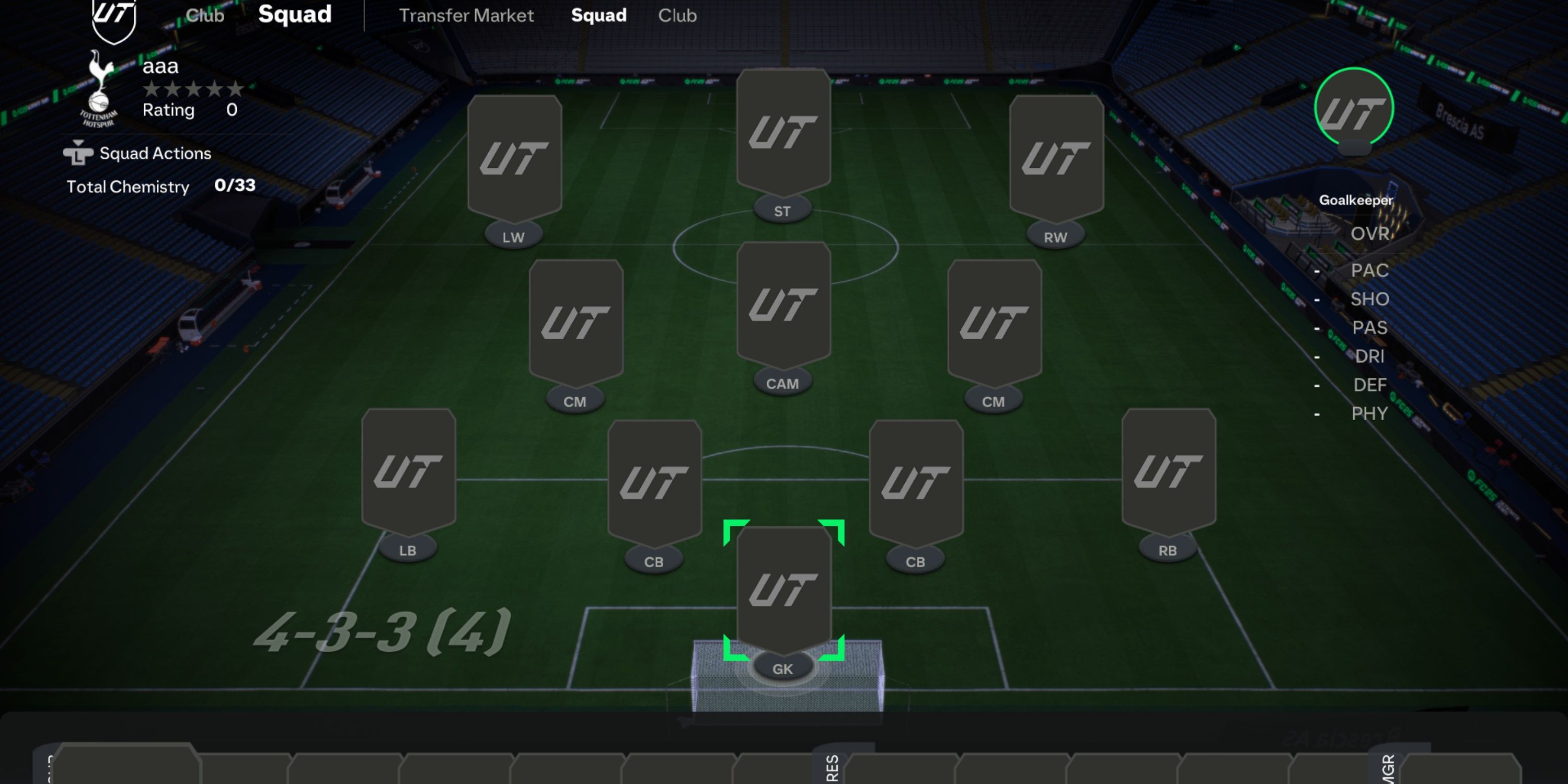Open the Transfer Market tab
Viewport: 1568px width, 784px height.
467,15
